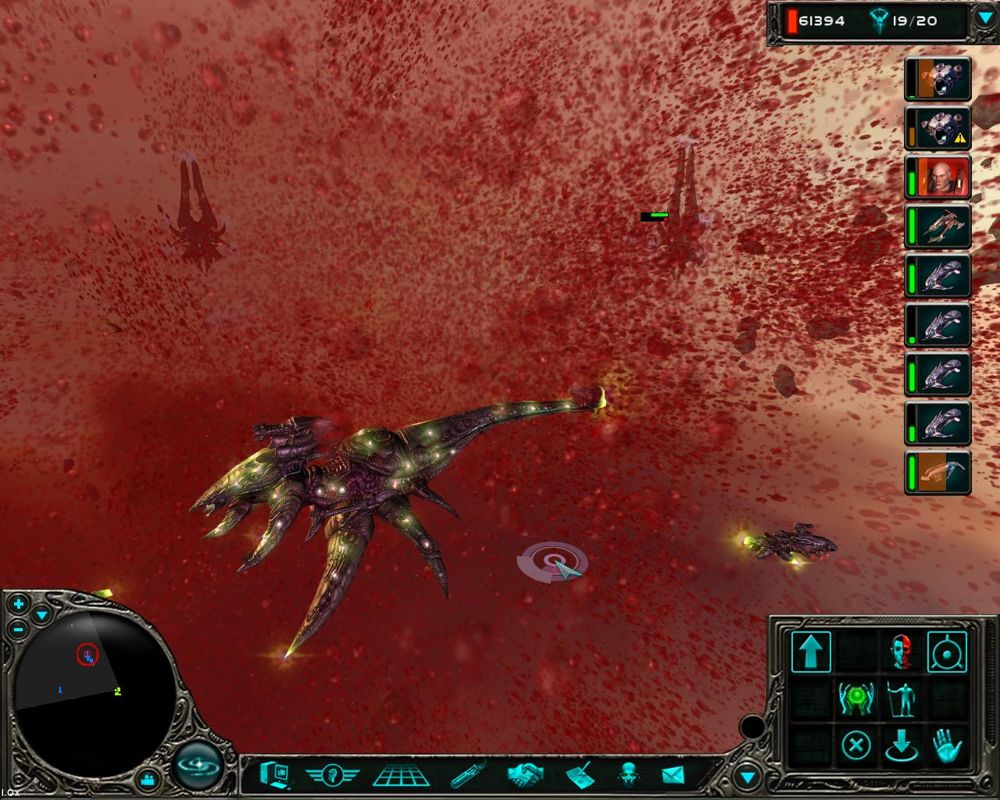Use the green orb in hands ability

click(856, 697)
